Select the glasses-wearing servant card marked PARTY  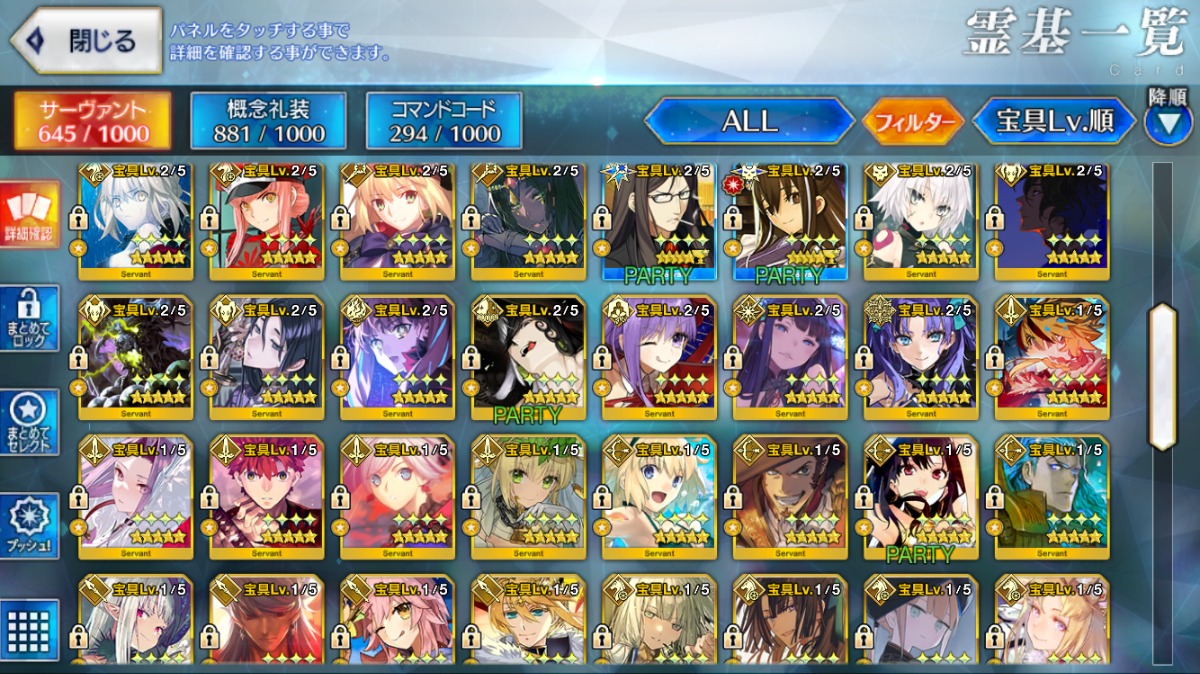pos(659,220)
